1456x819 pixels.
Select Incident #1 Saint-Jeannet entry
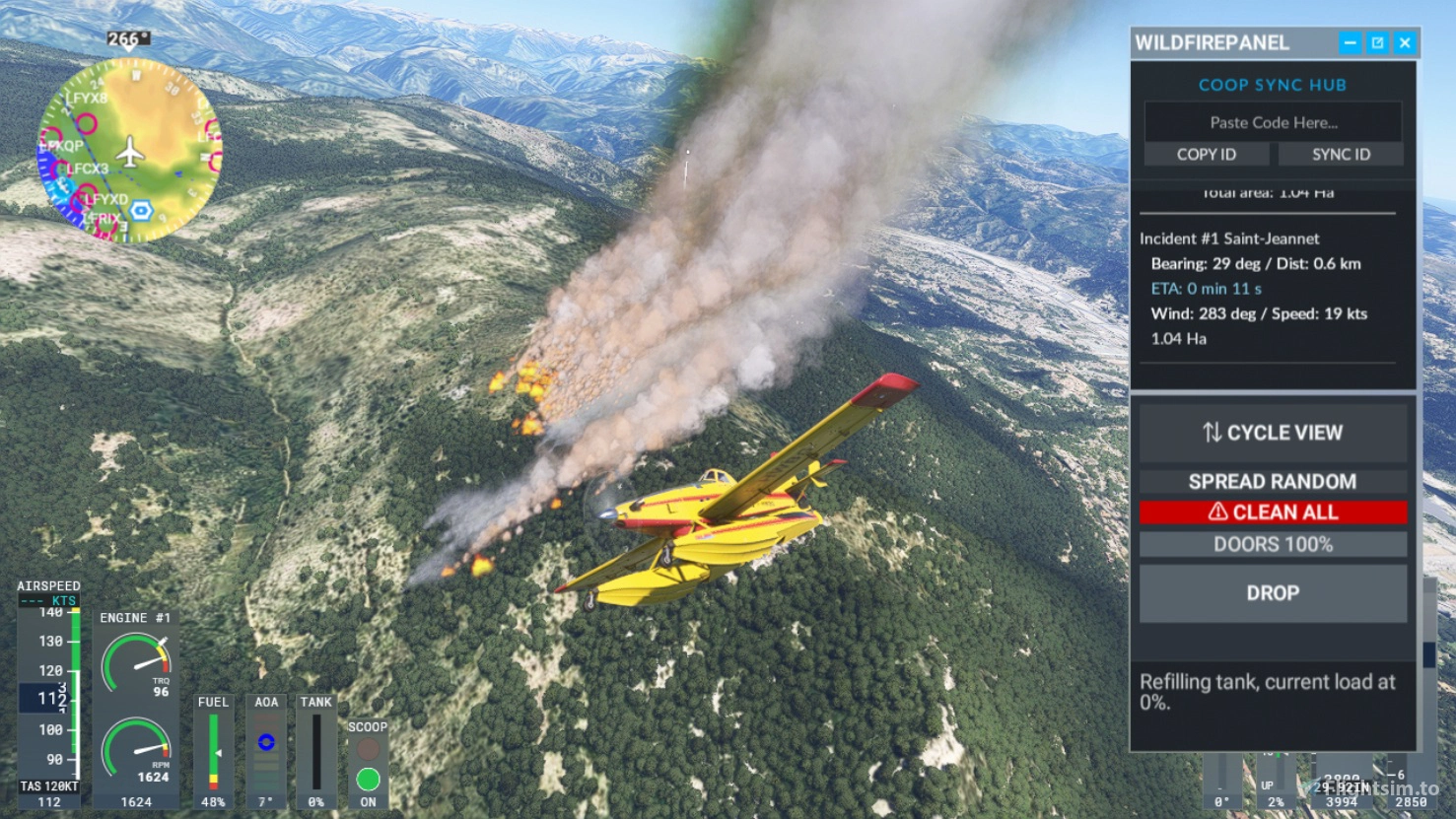(x=1229, y=239)
